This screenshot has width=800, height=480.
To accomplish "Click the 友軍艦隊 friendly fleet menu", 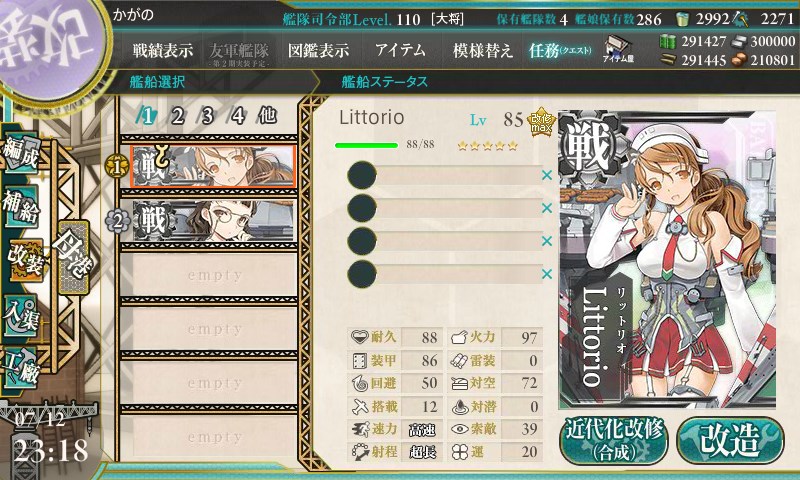I will (x=238, y=51).
